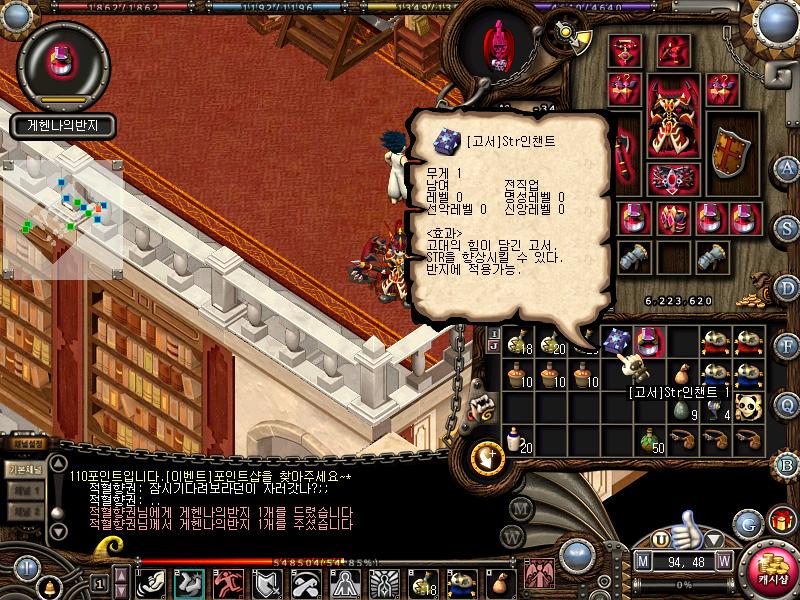Select the equipped cross shield slot
The width and height of the screenshot is (800, 600).
[x=731, y=152]
